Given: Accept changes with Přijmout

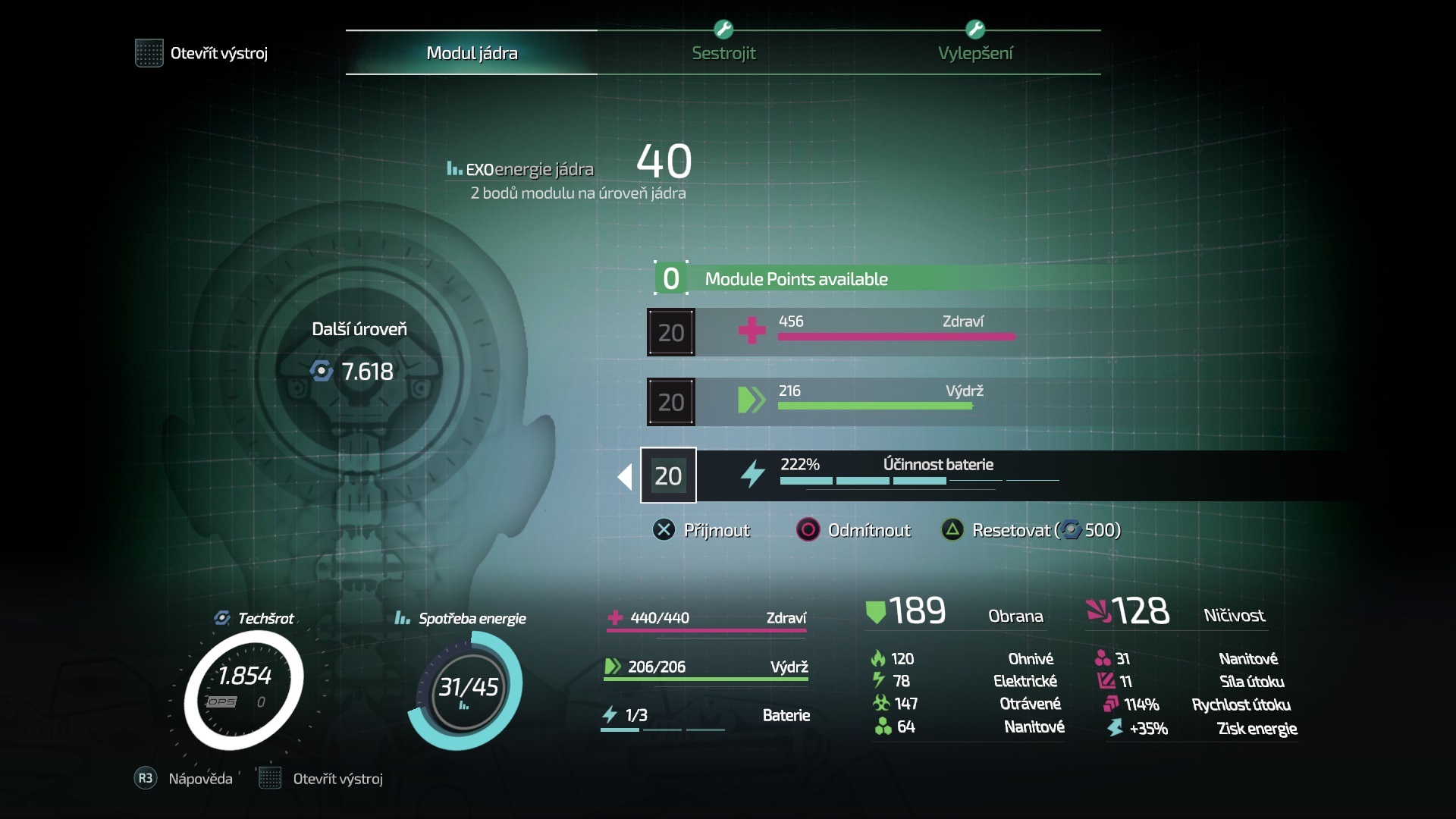Looking at the screenshot, I should click(x=701, y=530).
